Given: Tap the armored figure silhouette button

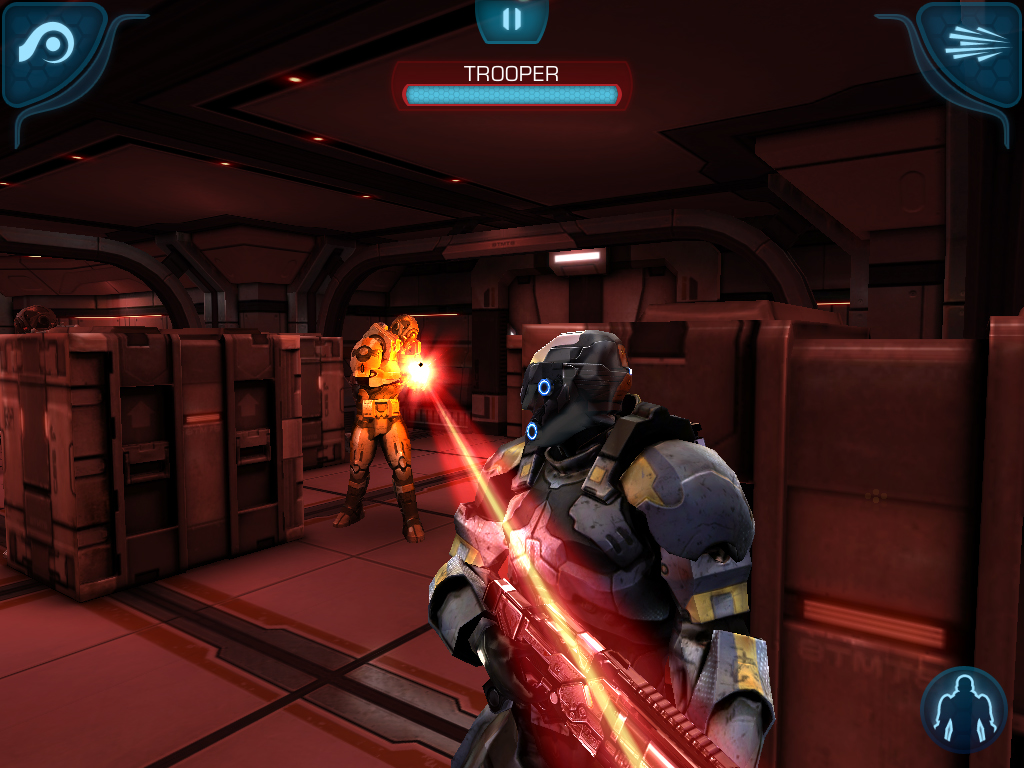Looking at the screenshot, I should (x=963, y=709).
